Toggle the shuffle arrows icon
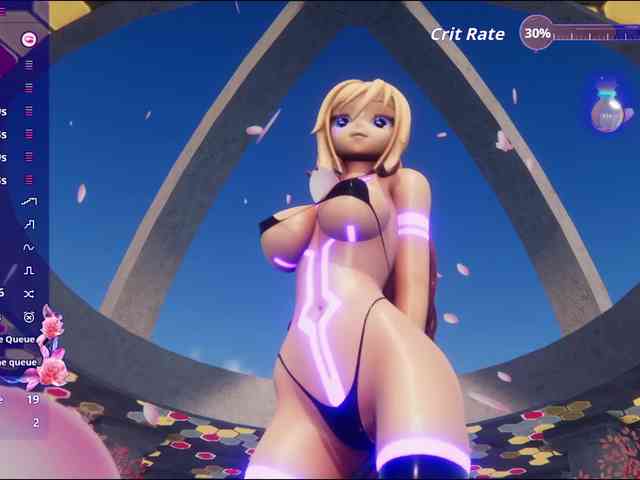The height and width of the screenshot is (480, 640). coord(29,293)
